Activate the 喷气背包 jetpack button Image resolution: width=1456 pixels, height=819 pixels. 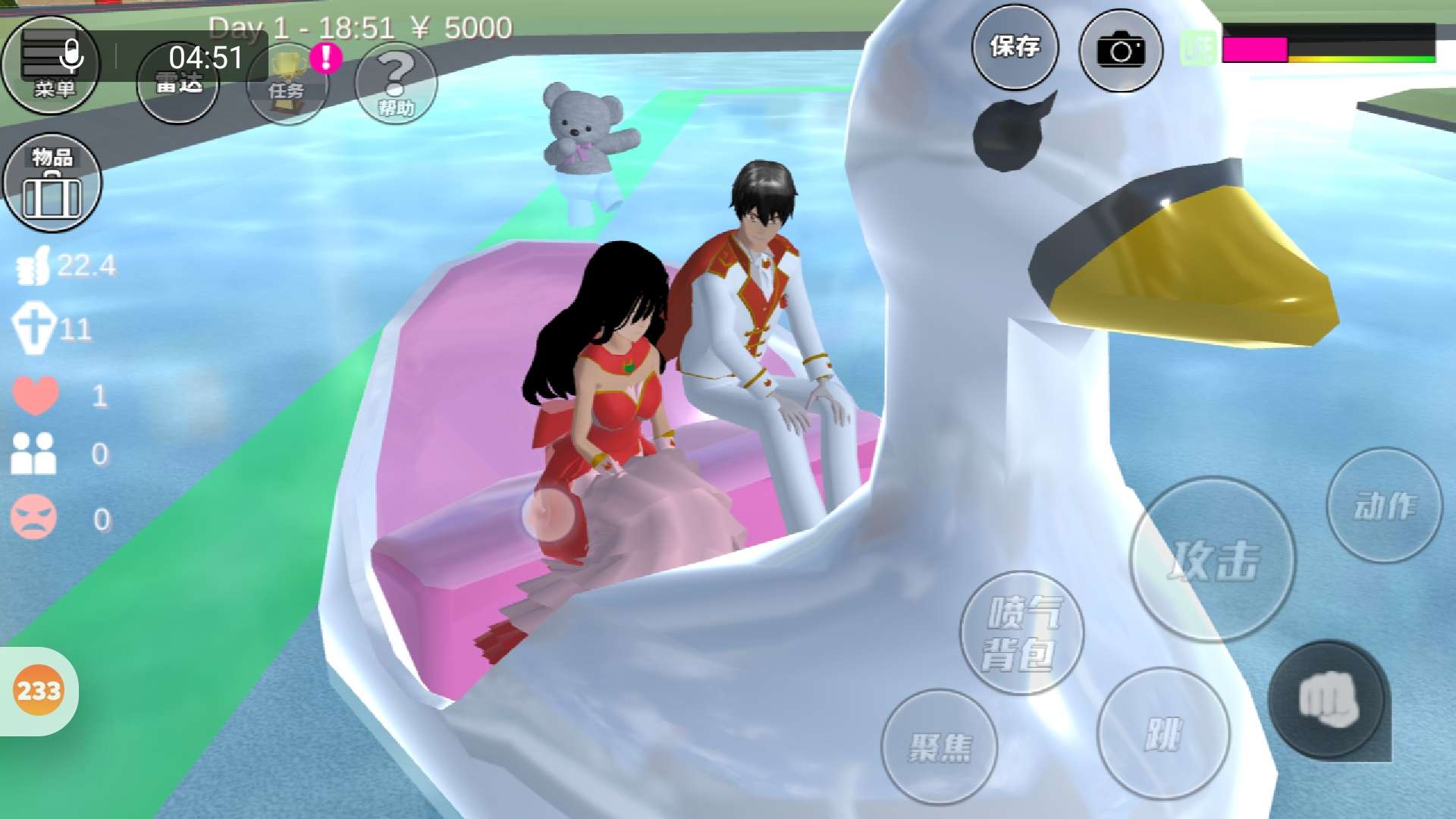(1021, 632)
